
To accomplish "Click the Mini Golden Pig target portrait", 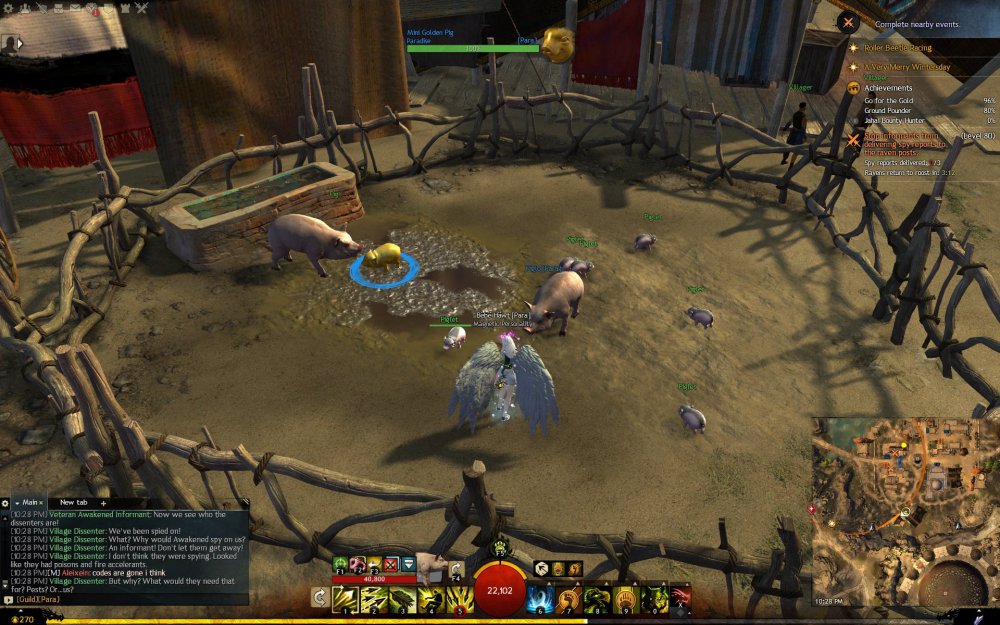I will click(x=558, y=45).
